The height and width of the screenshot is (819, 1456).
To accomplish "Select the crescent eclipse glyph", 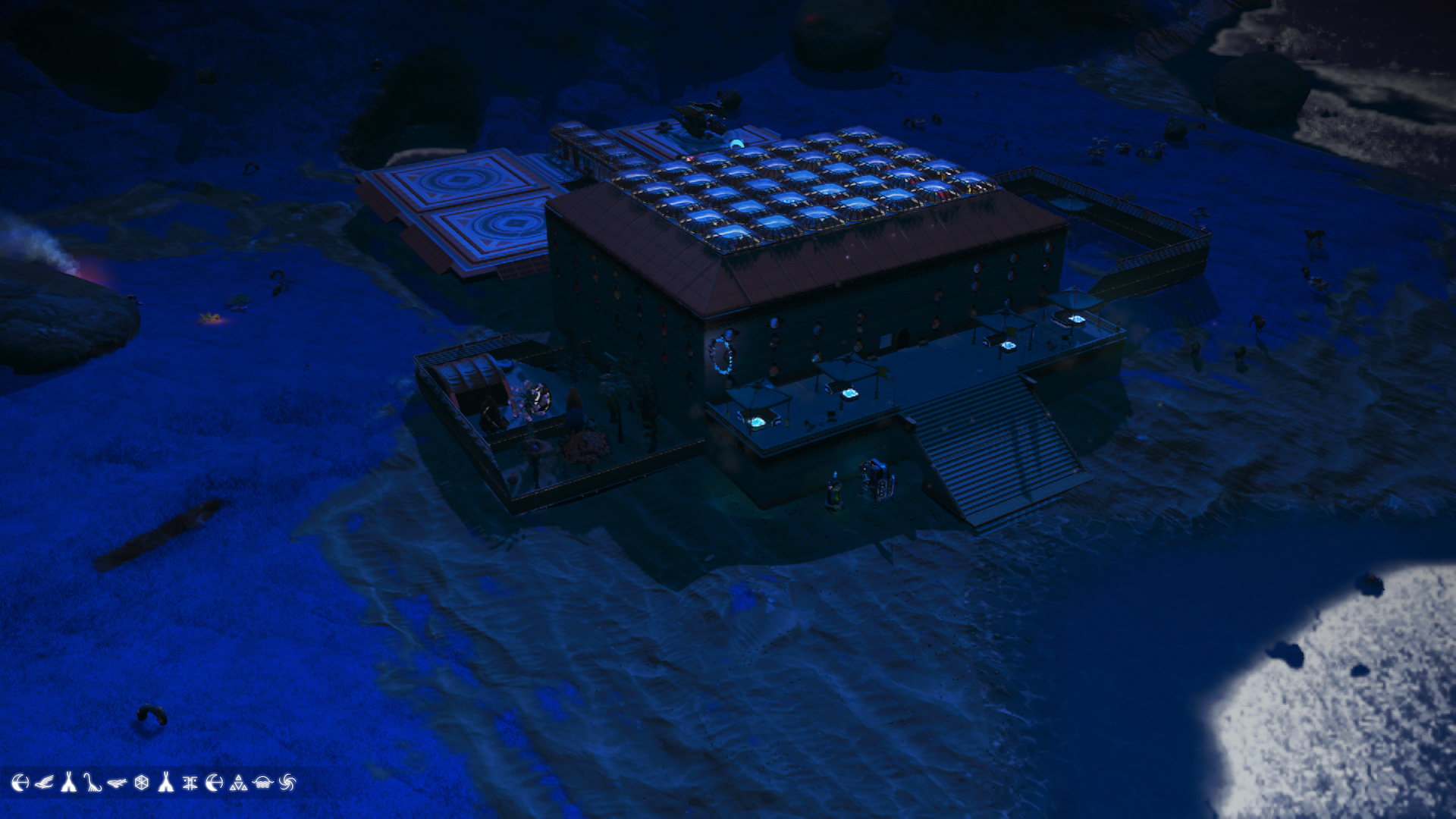I will click(x=20, y=783).
